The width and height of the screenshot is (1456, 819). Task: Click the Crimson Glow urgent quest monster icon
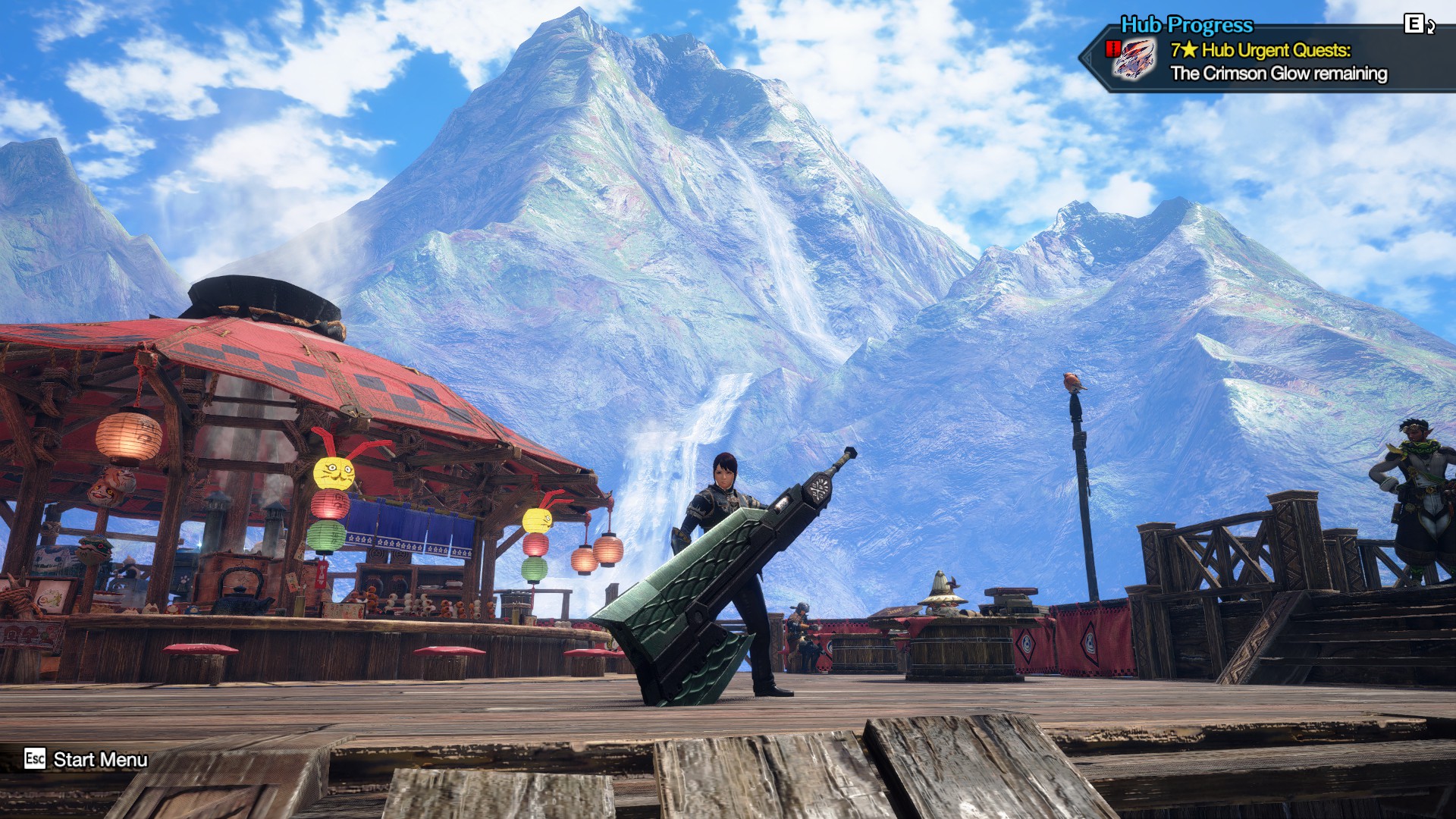[1134, 60]
